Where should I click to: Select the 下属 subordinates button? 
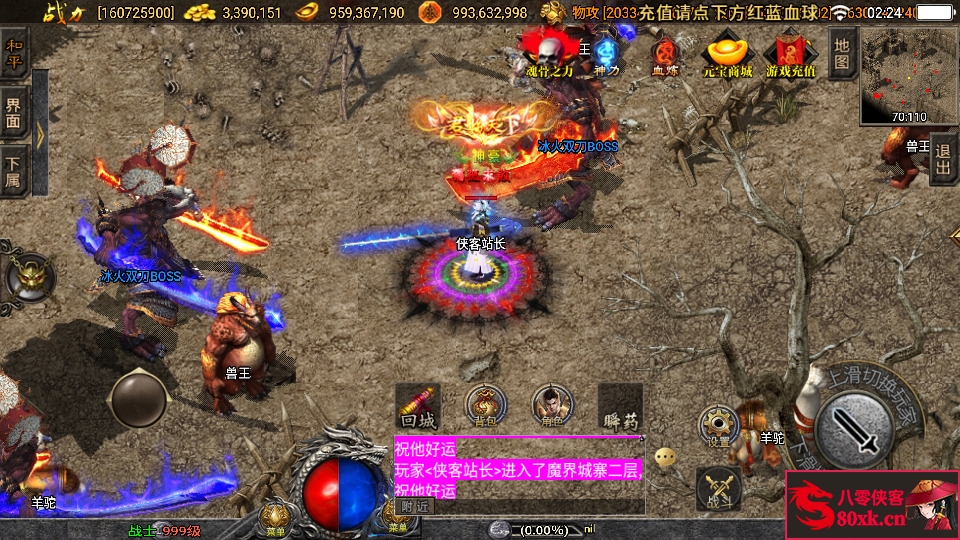(x=14, y=170)
